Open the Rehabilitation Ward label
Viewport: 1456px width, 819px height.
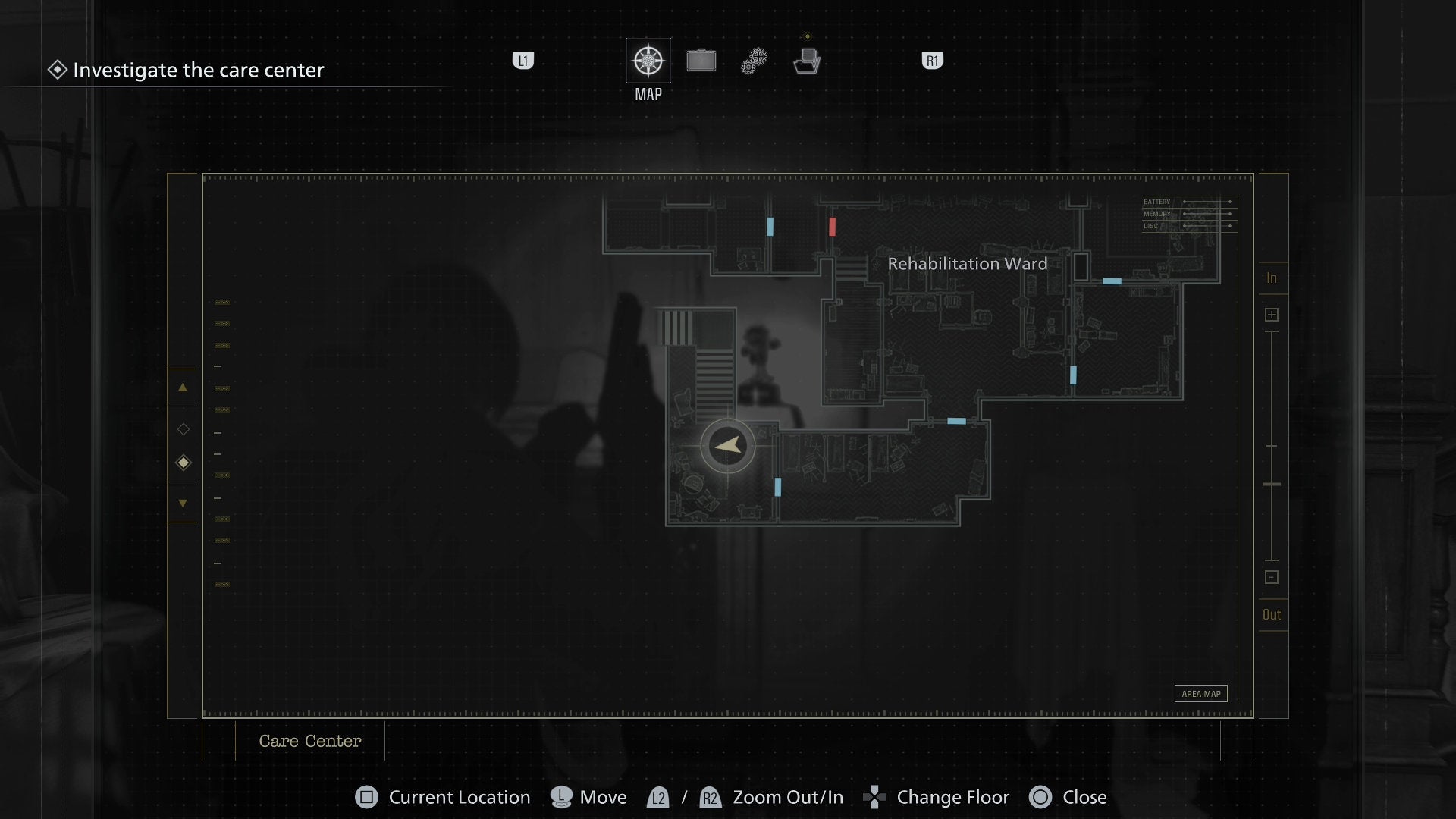(x=968, y=264)
